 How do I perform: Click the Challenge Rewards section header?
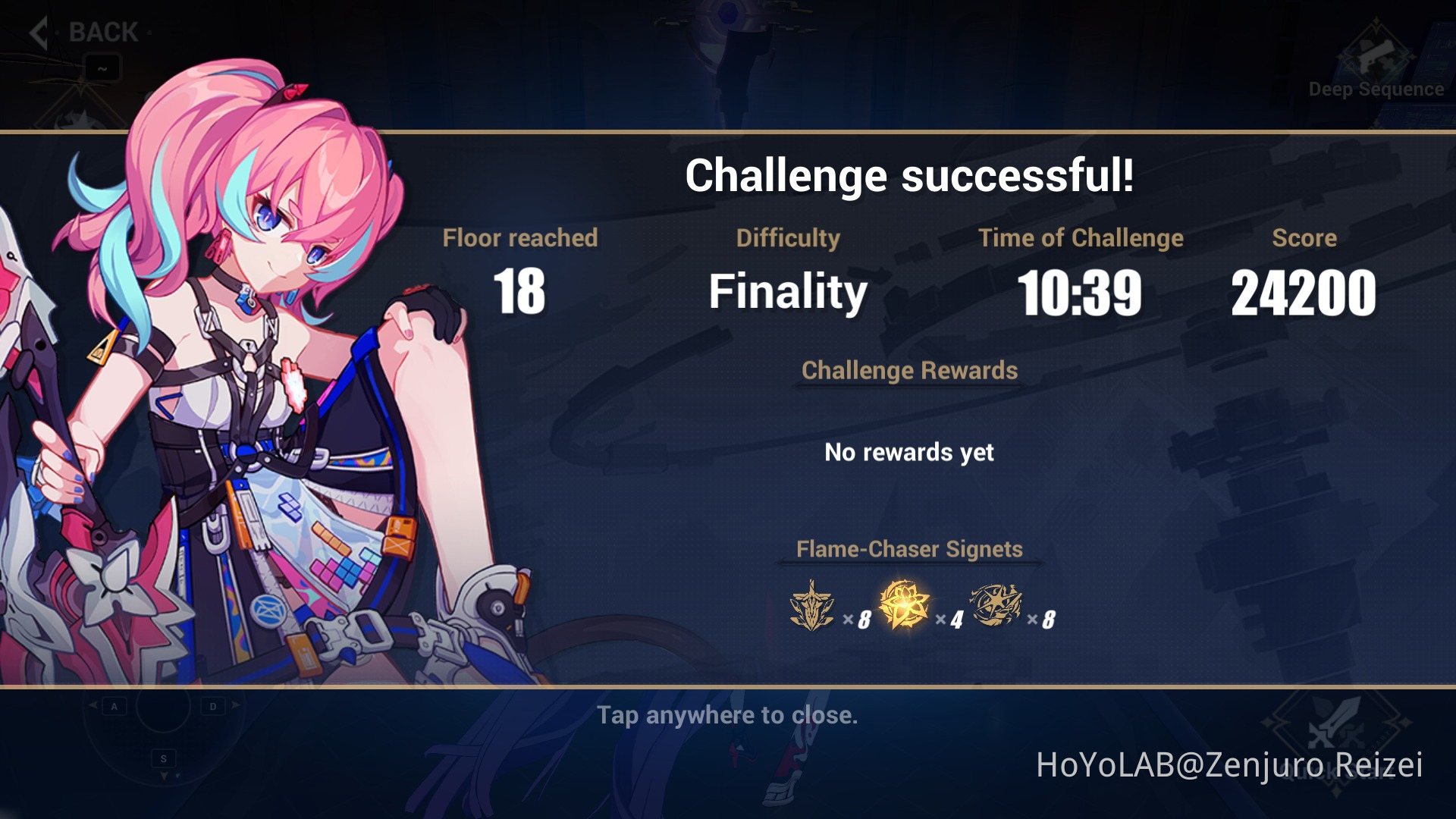click(910, 371)
